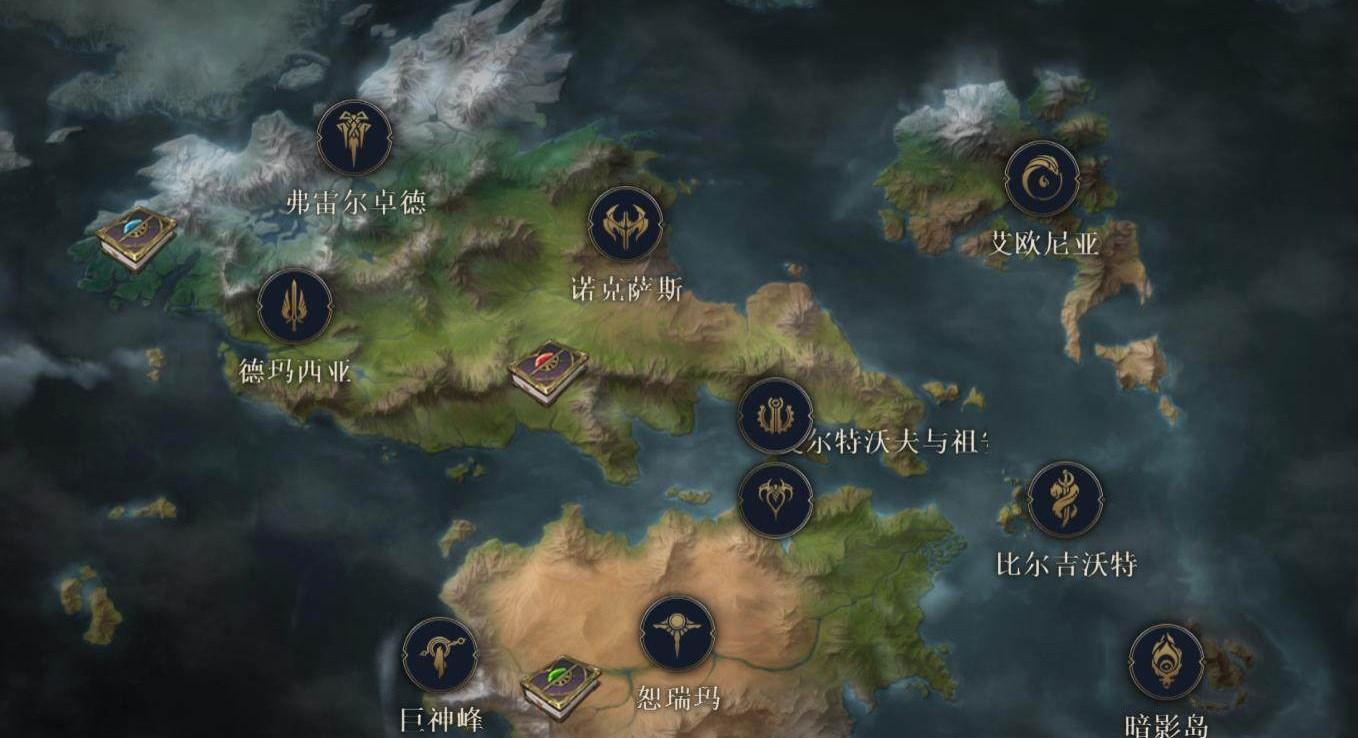Choose the Ionia (艾欧尼亚) region emblem
1358x738 pixels.
click(1042, 179)
